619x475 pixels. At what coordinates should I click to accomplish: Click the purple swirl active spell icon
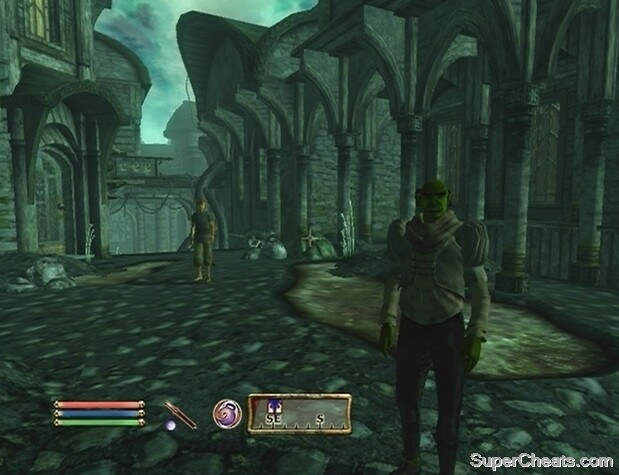227,413
